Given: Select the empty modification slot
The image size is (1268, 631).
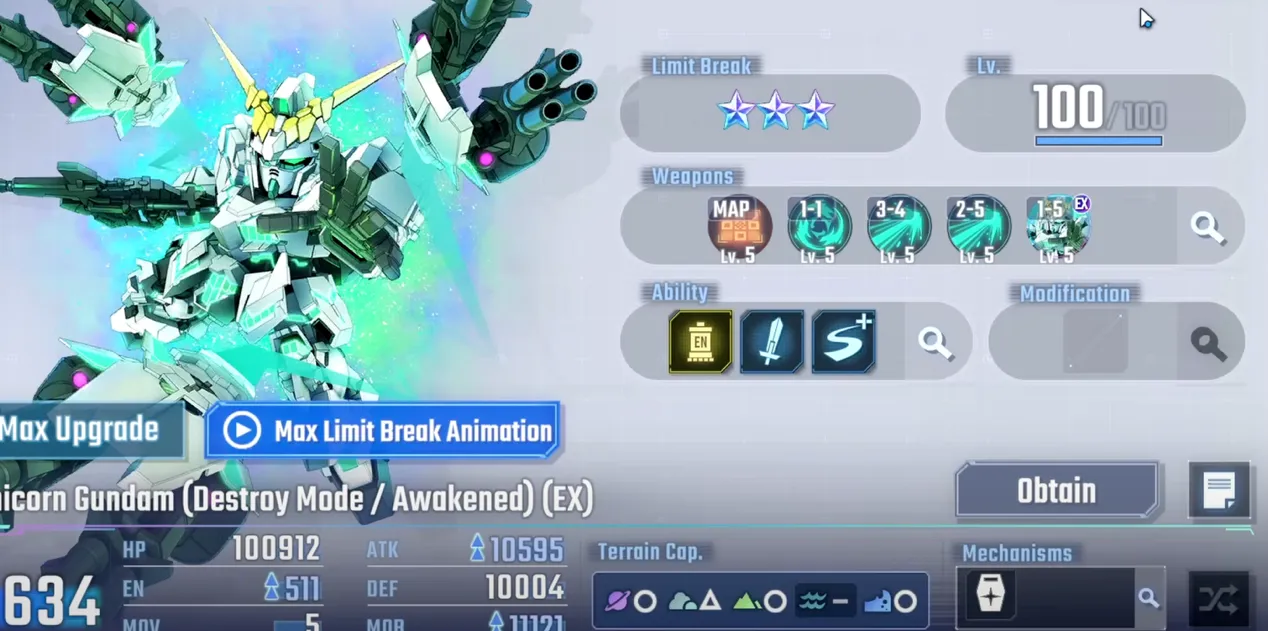Looking at the screenshot, I should click(x=1095, y=342).
